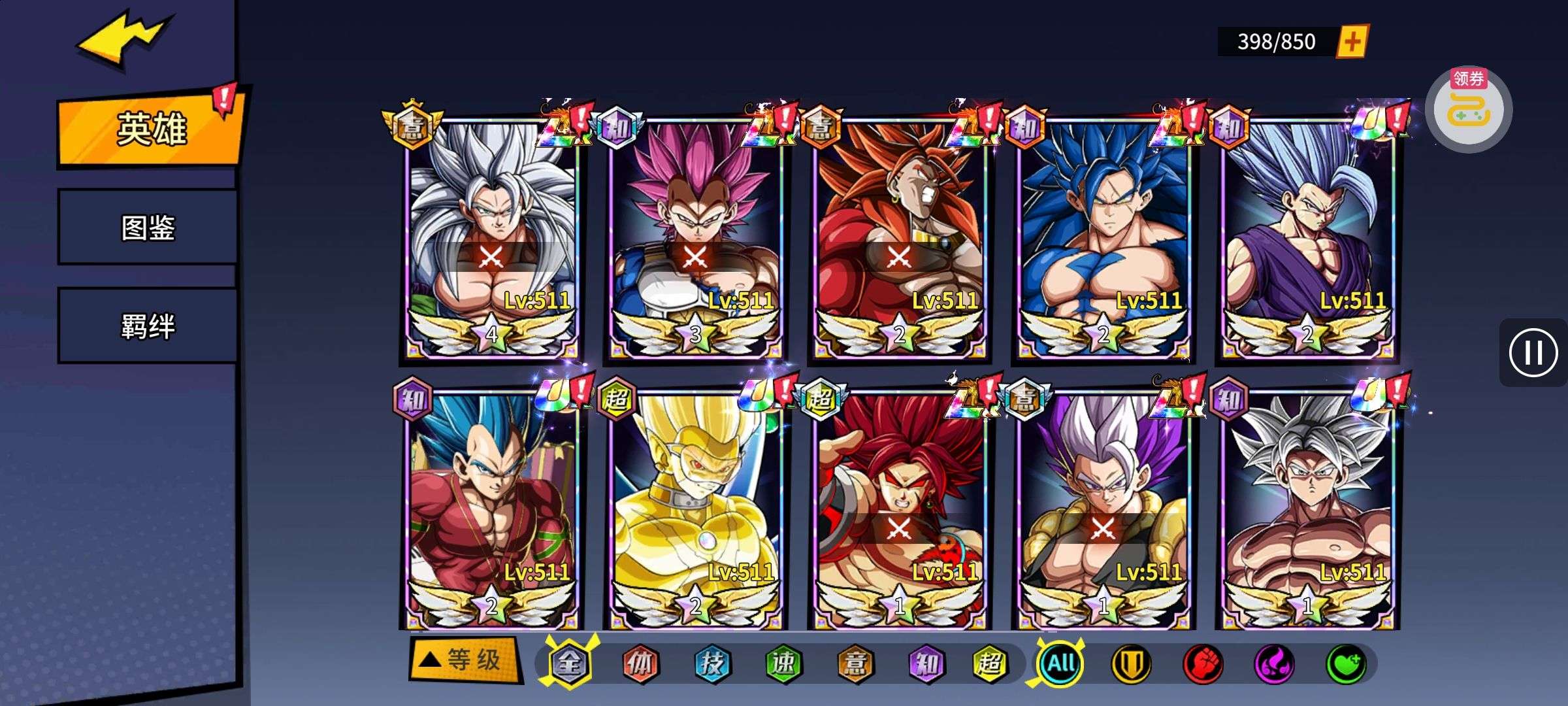Expand hero capacity with the plus button
The image size is (1568, 706).
(x=1352, y=42)
